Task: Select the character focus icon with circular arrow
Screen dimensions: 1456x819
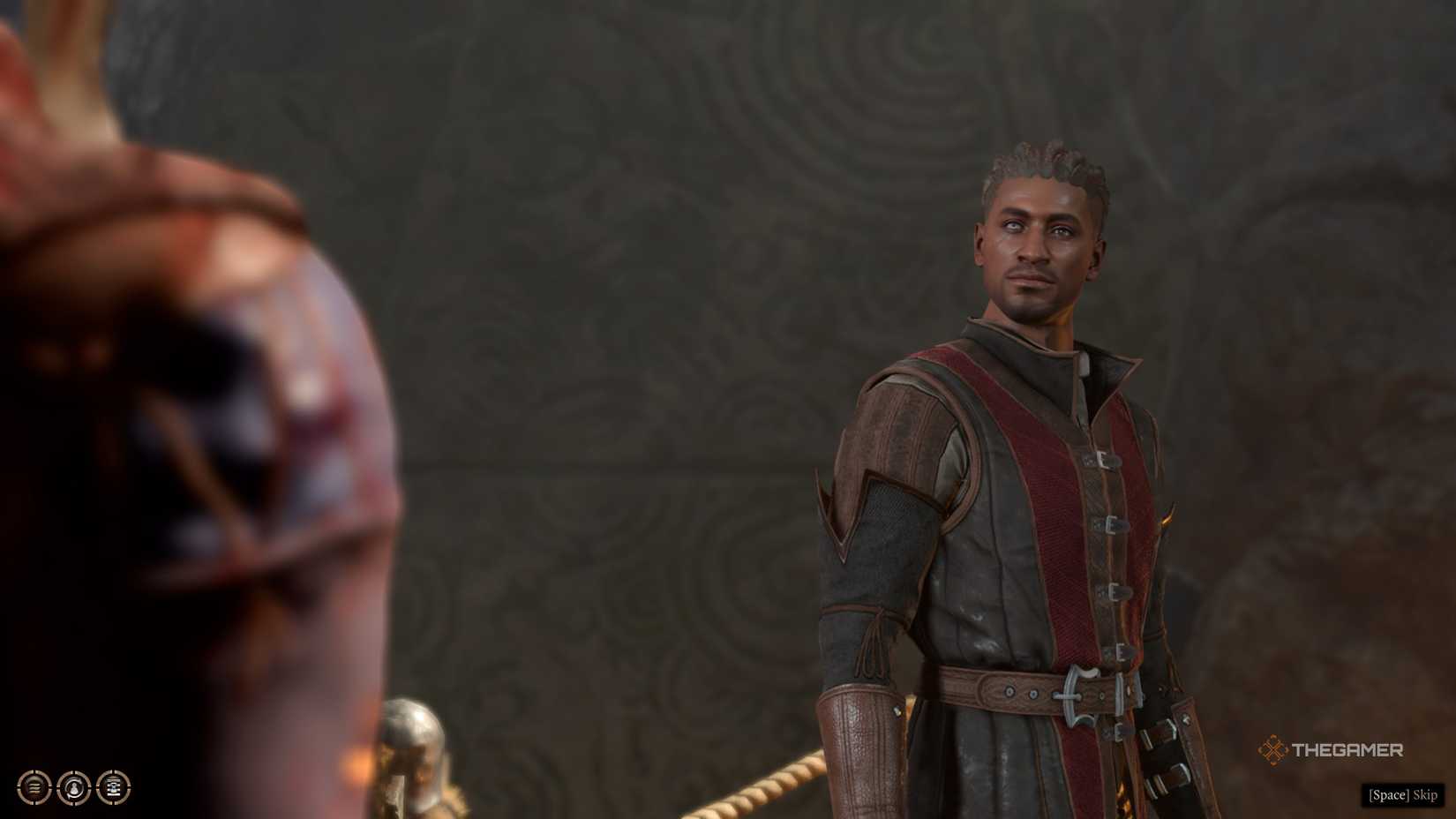Action: click(72, 787)
